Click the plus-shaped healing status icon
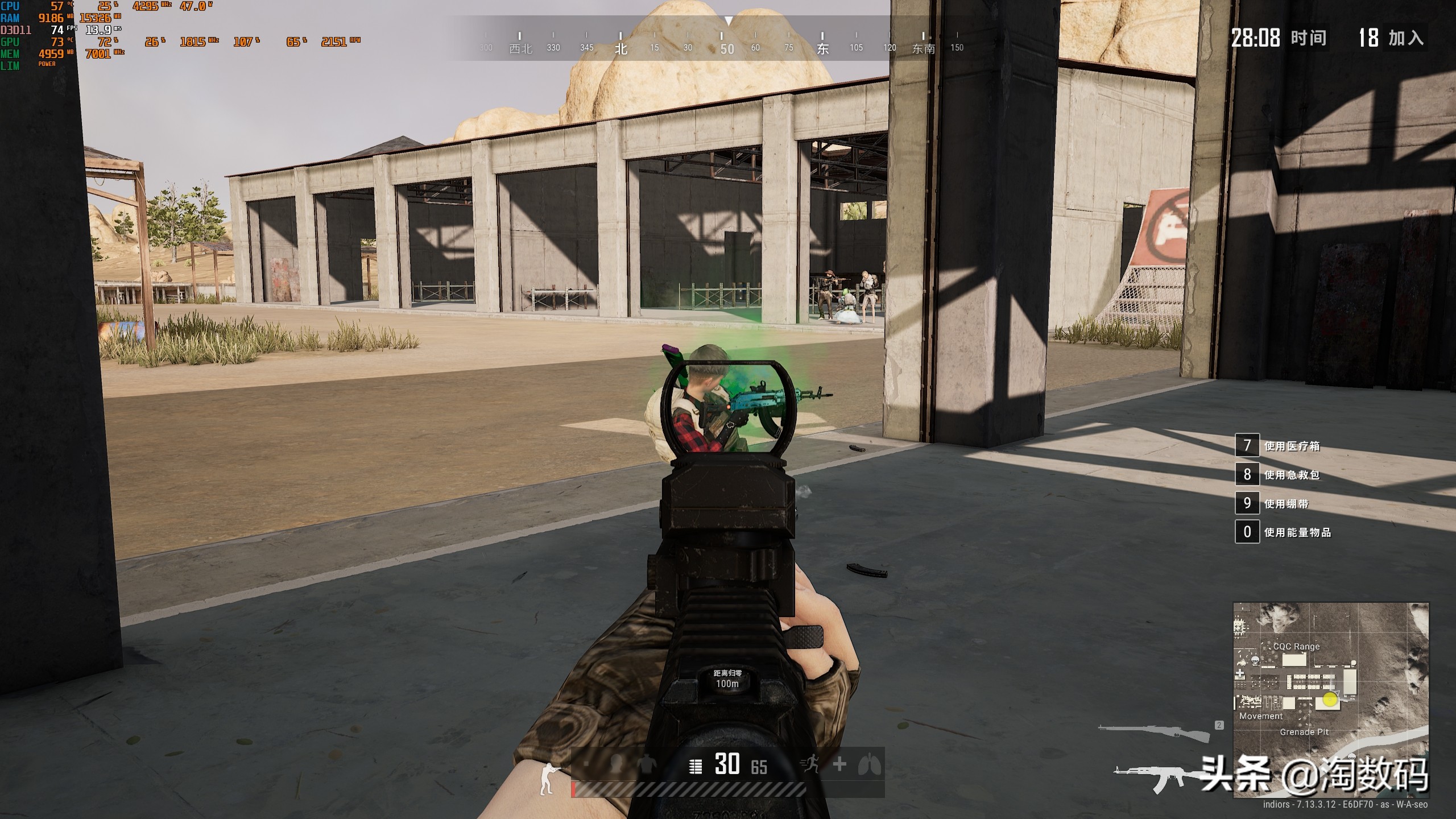Viewport: 1456px width, 819px height. pyautogui.click(x=839, y=764)
